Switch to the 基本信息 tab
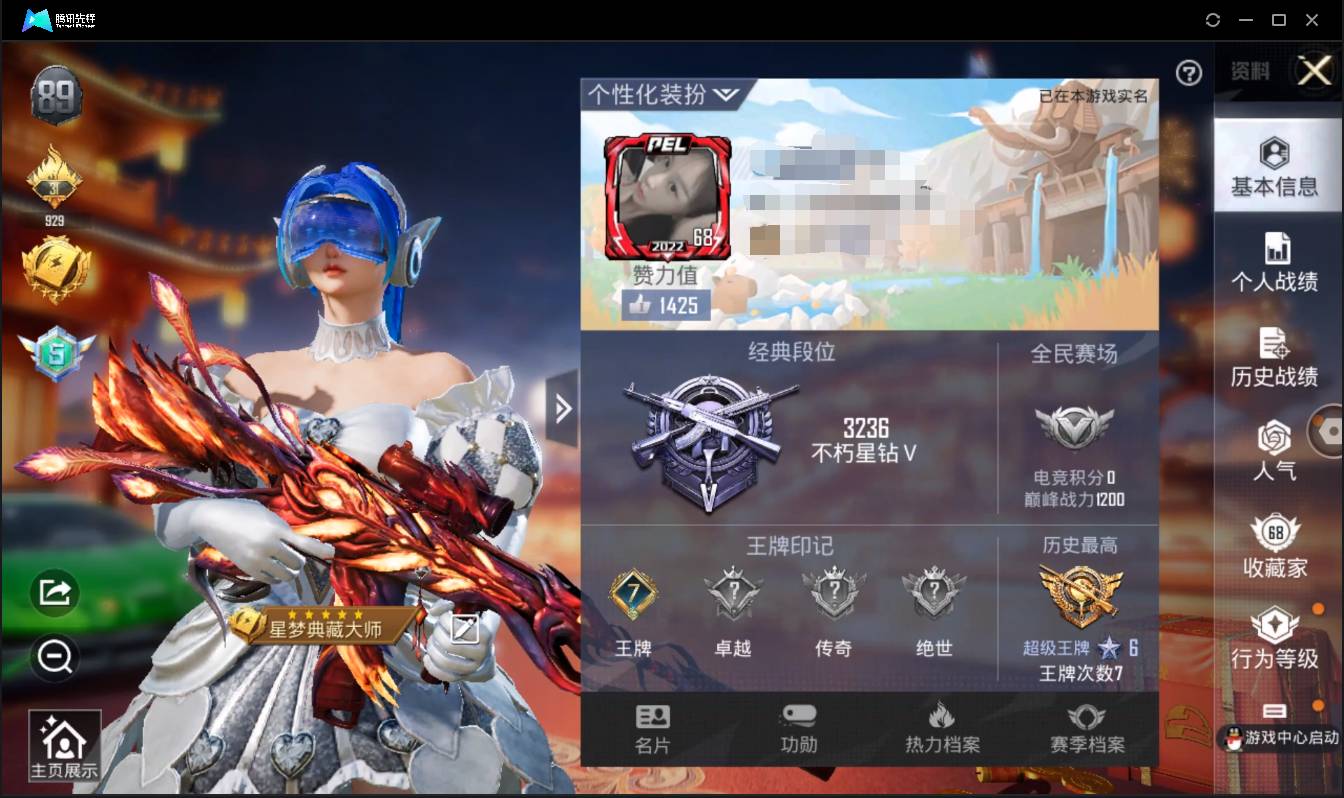 pos(1276,165)
